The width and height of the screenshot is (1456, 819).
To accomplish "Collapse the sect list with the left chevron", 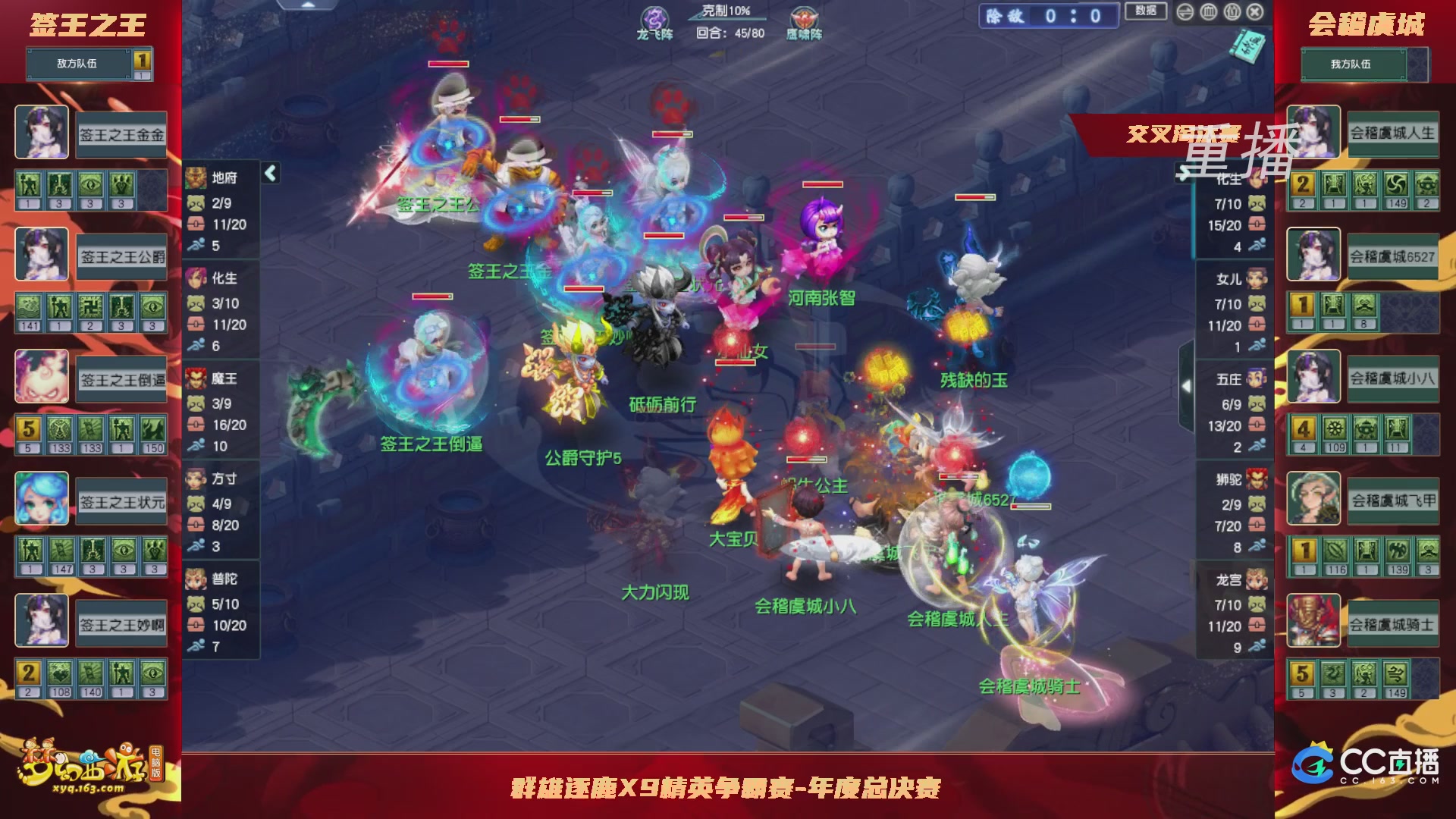I will point(269,173).
